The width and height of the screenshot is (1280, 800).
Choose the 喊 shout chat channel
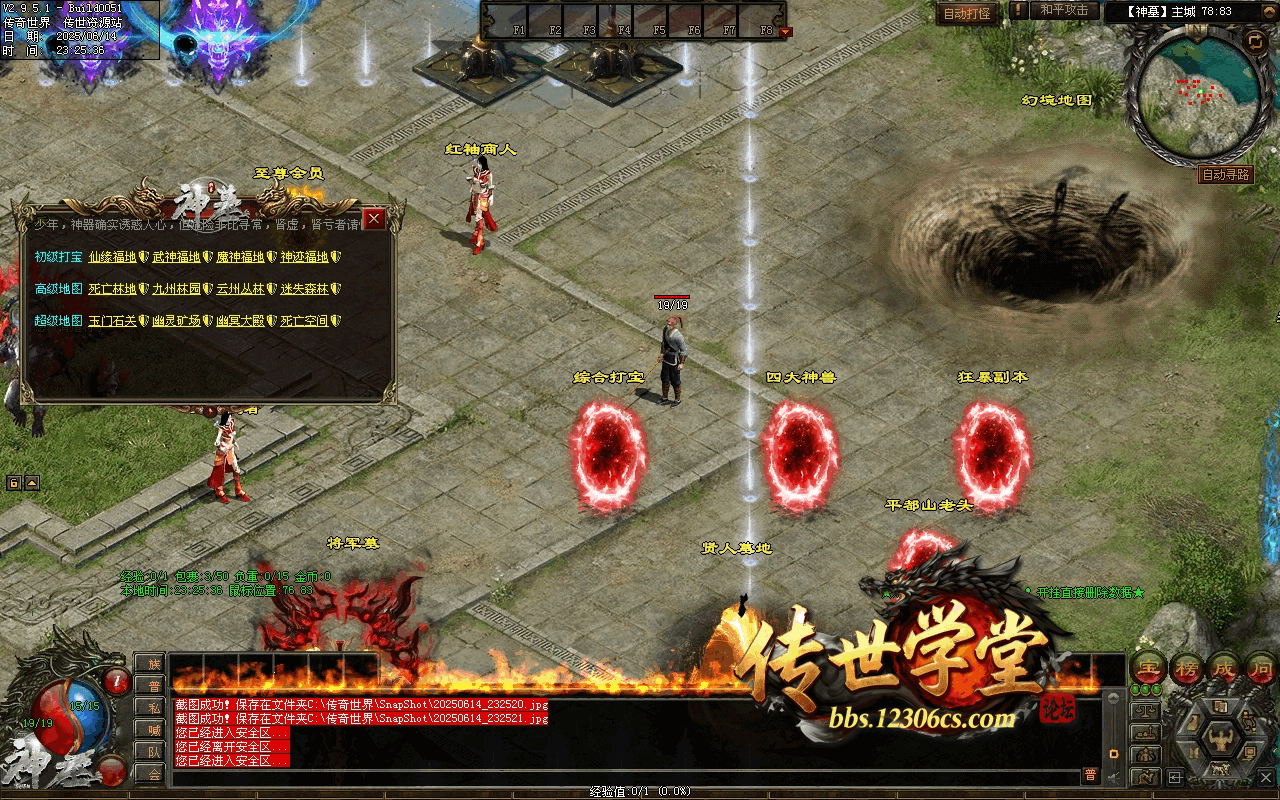coord(153,729)
